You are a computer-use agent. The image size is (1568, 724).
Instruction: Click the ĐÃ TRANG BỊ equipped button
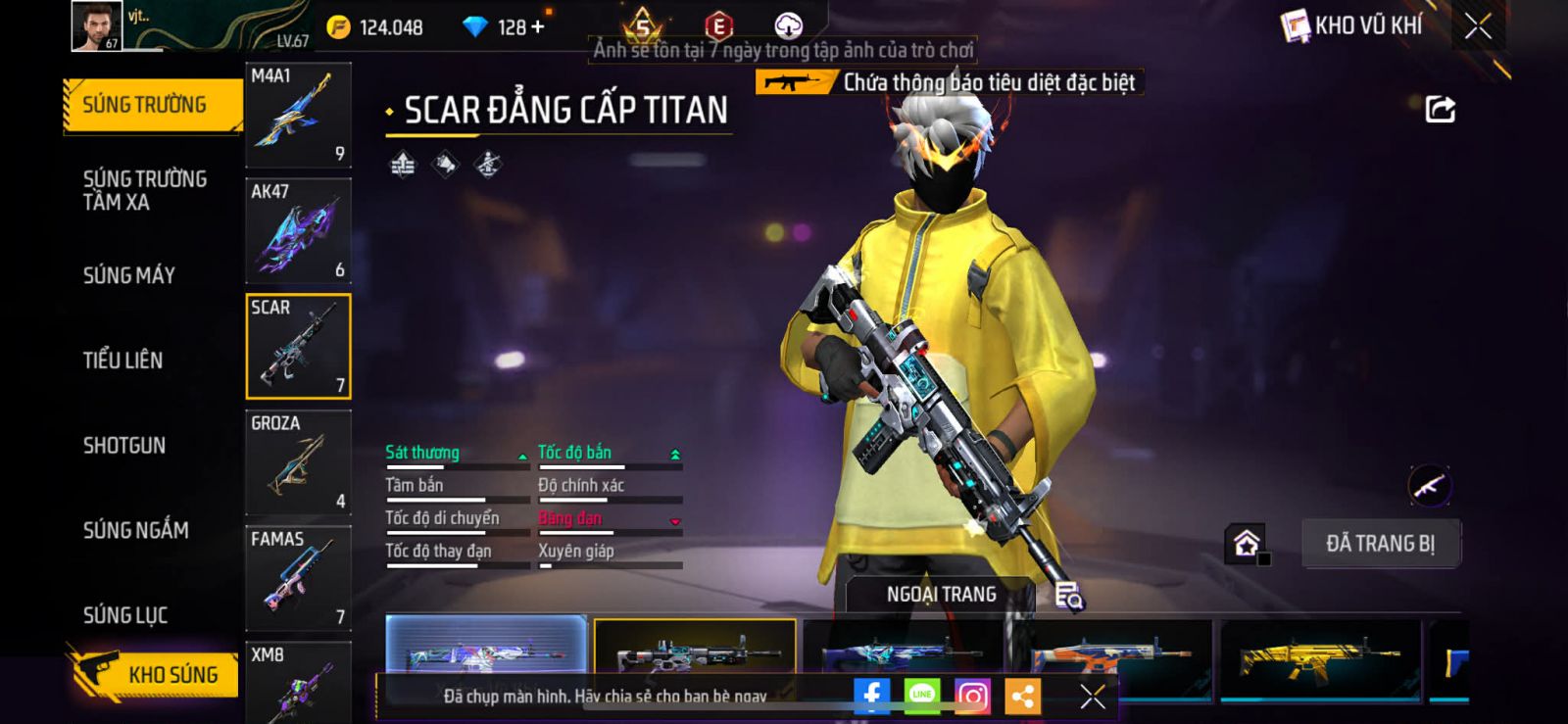coord(1380,544)
